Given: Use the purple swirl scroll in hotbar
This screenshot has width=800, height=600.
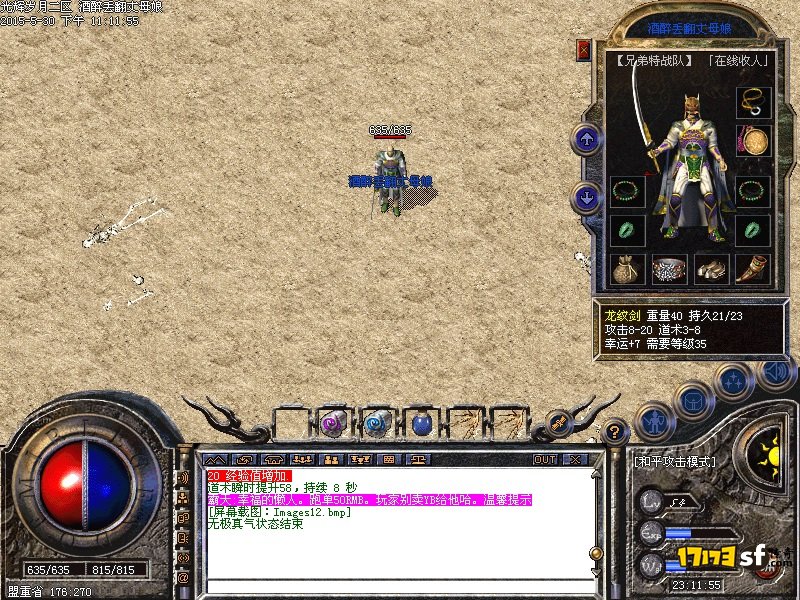Looking at the screenshot, I should (x=334, y=424).
